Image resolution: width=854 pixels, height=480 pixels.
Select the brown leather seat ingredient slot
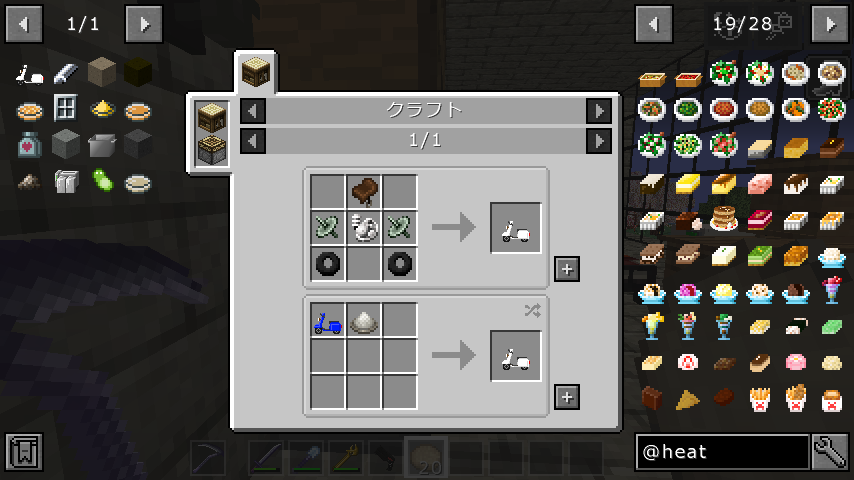(365, 192)
